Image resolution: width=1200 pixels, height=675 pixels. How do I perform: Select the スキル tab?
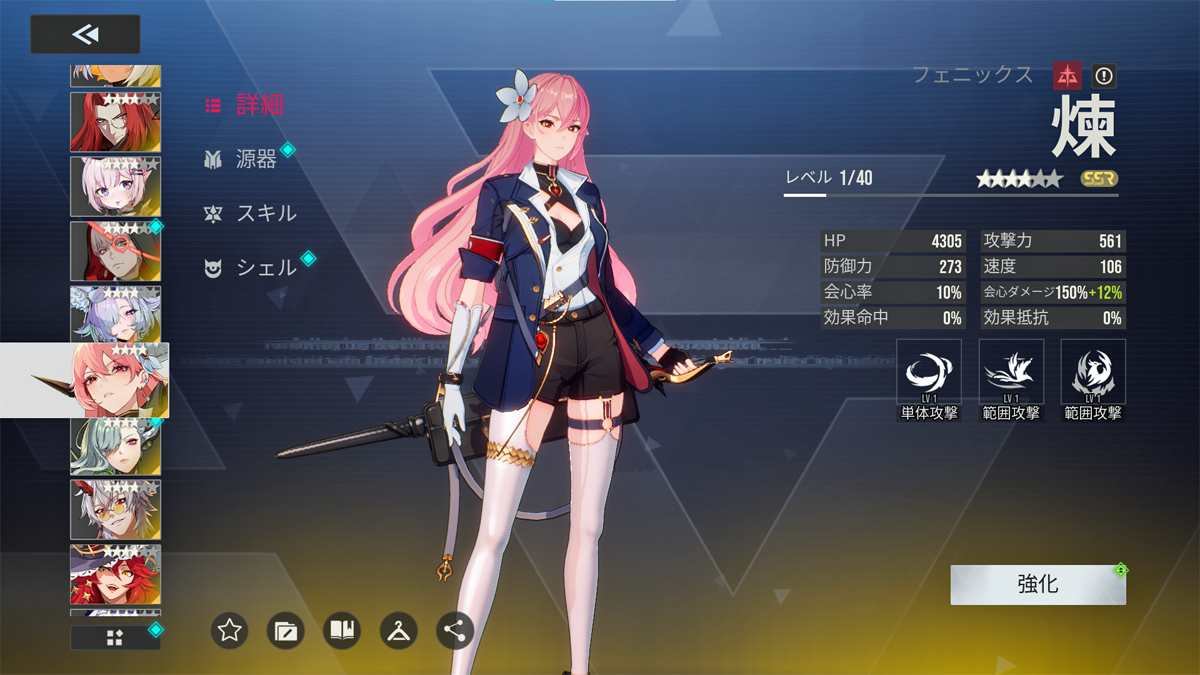(x=251, y=213)
